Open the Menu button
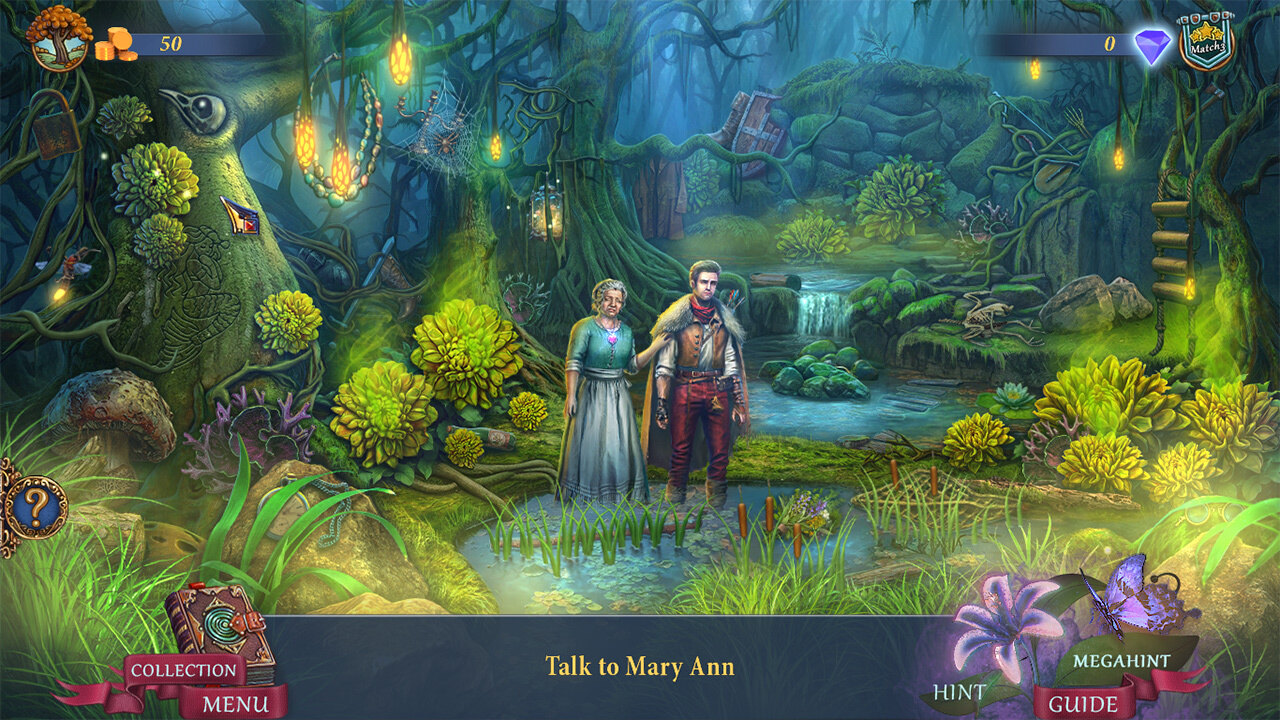1280x720 pixels. point(235,703)
